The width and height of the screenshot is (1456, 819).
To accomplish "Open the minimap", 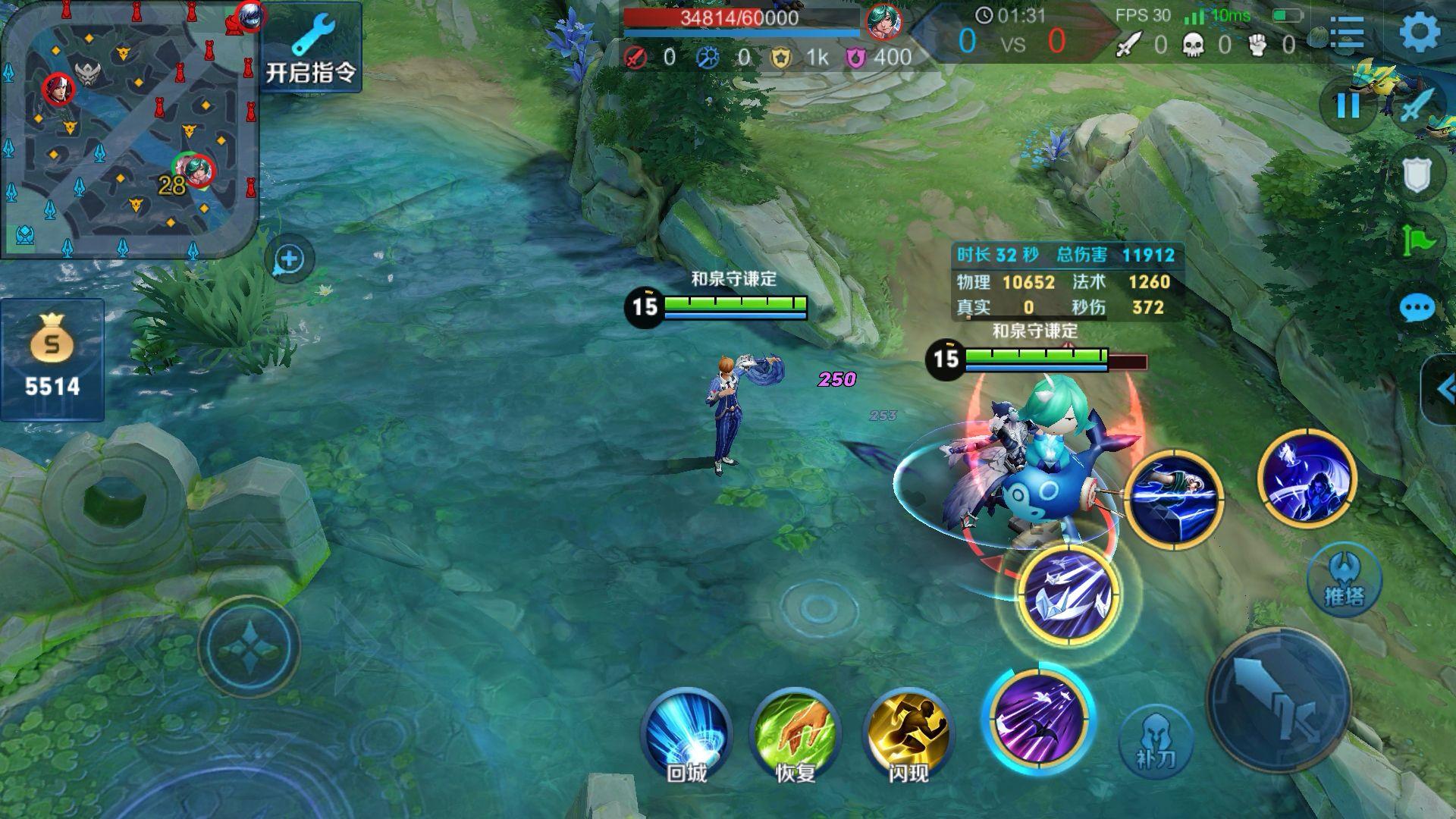I will (x=129, y=129).
